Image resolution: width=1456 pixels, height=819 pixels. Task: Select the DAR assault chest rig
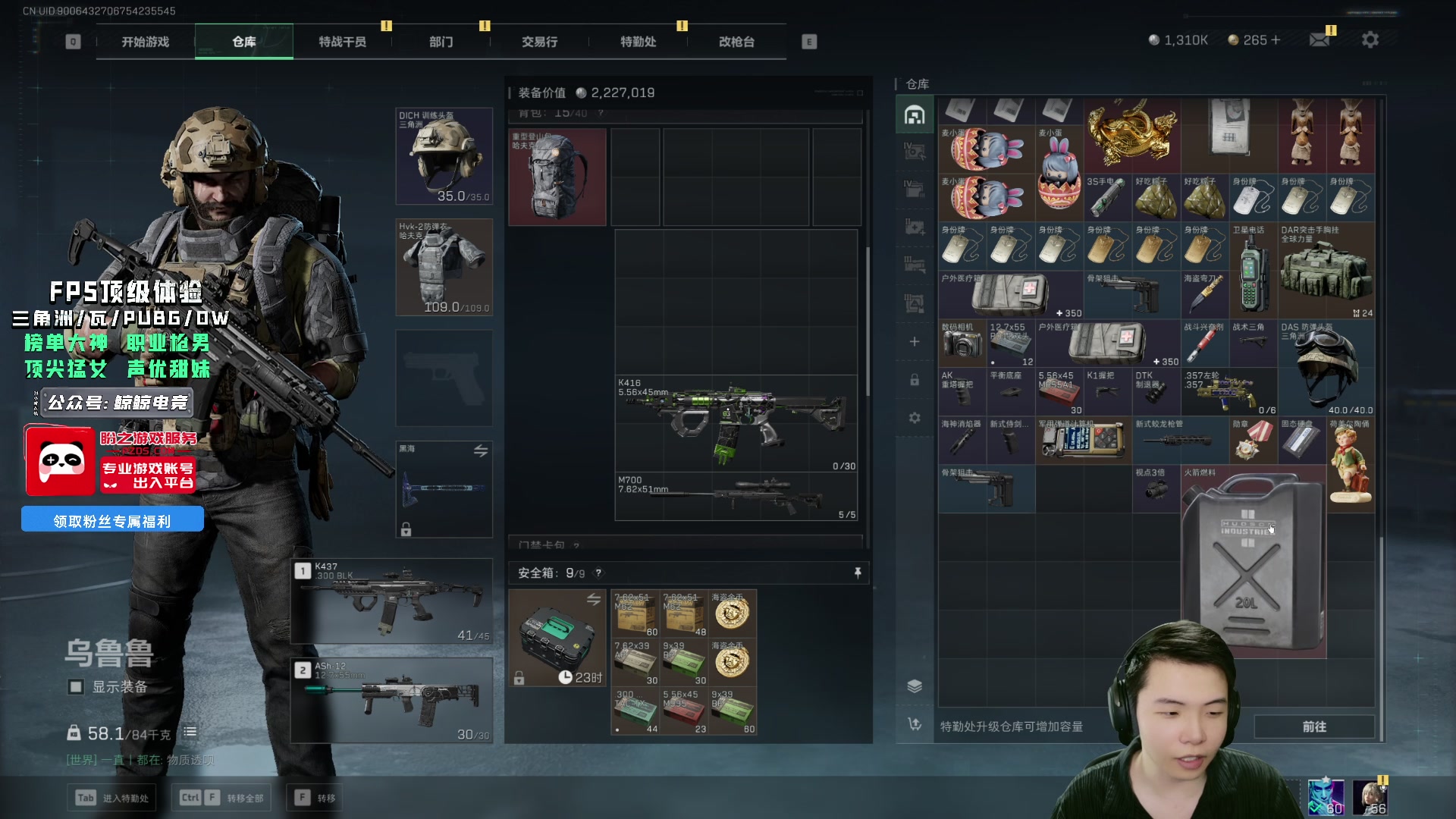(x=1326, y=271)
